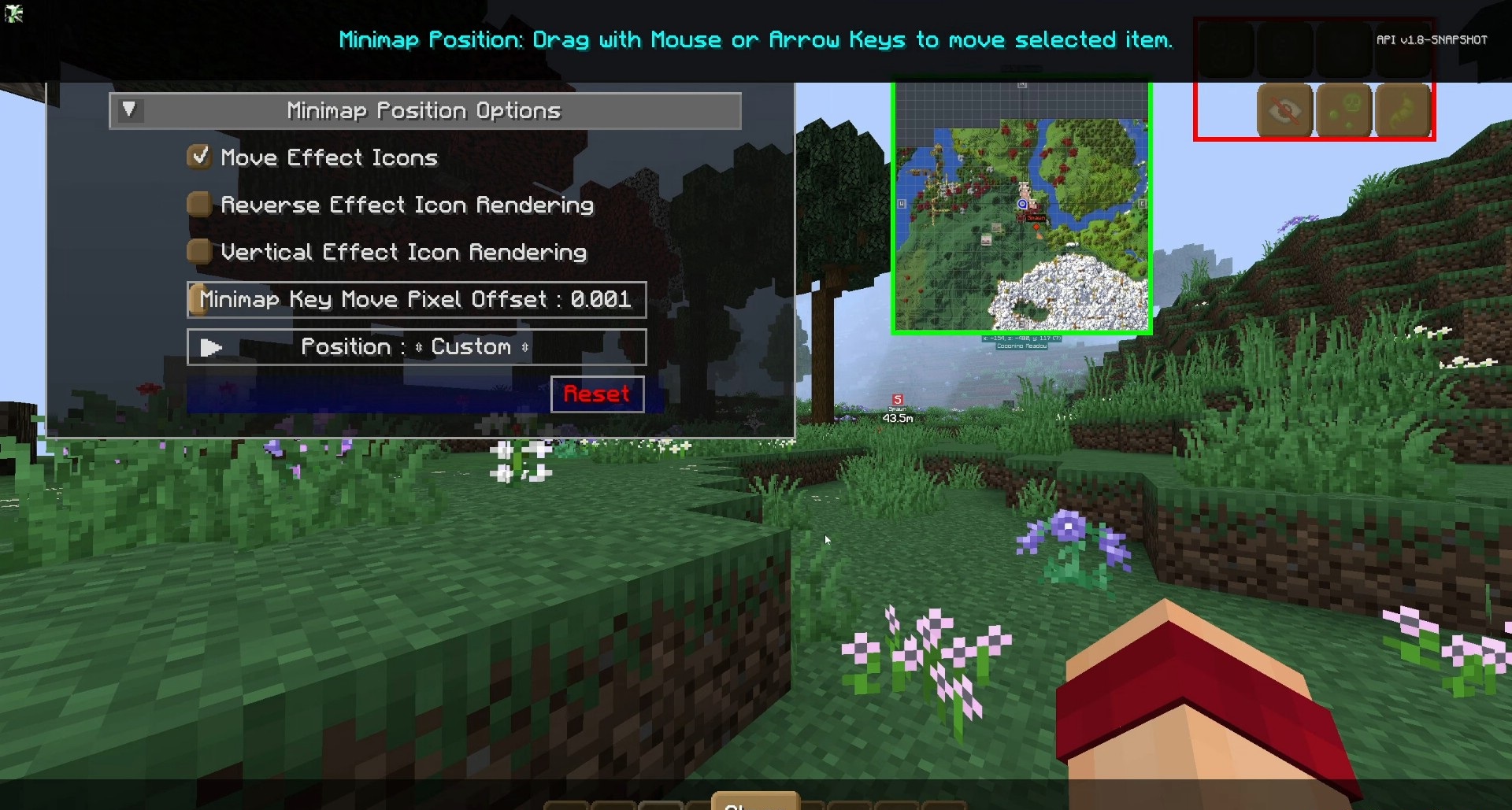Cycle the Position: Custom button
This screenshot has width=1512, height=810.
(x=417, y=347)
